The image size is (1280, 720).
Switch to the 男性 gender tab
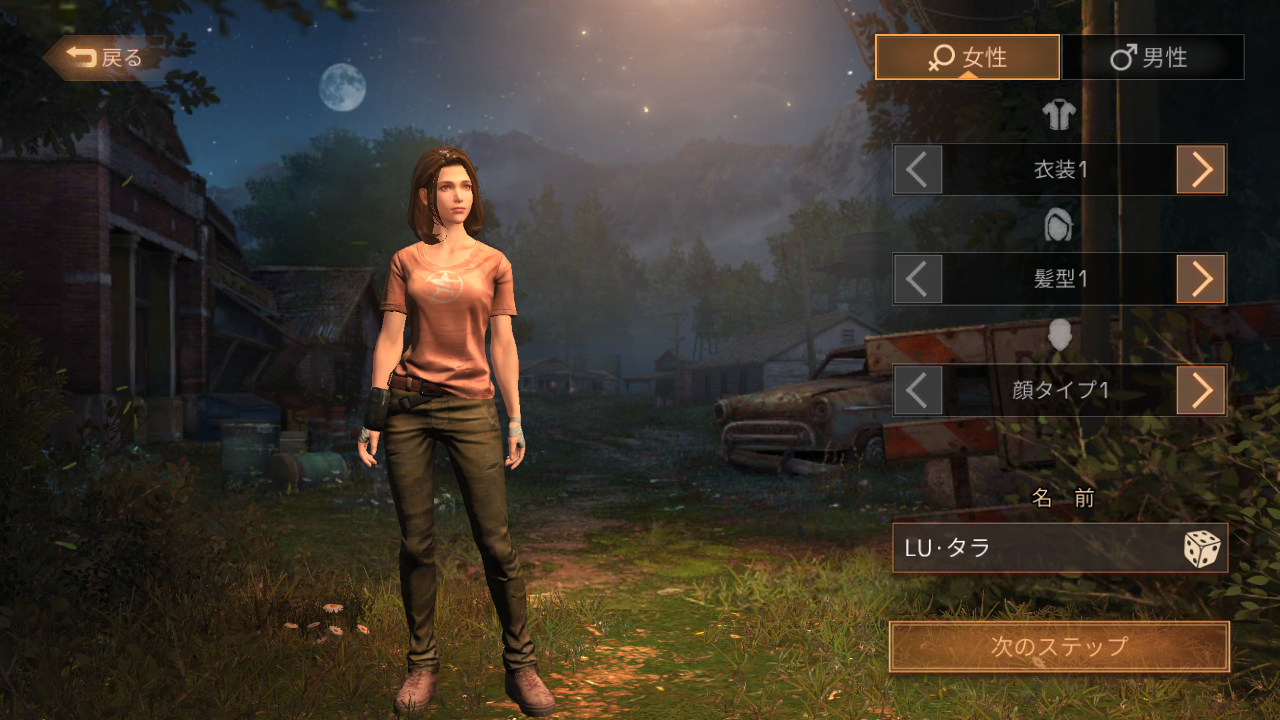(x=1152, y=57)
